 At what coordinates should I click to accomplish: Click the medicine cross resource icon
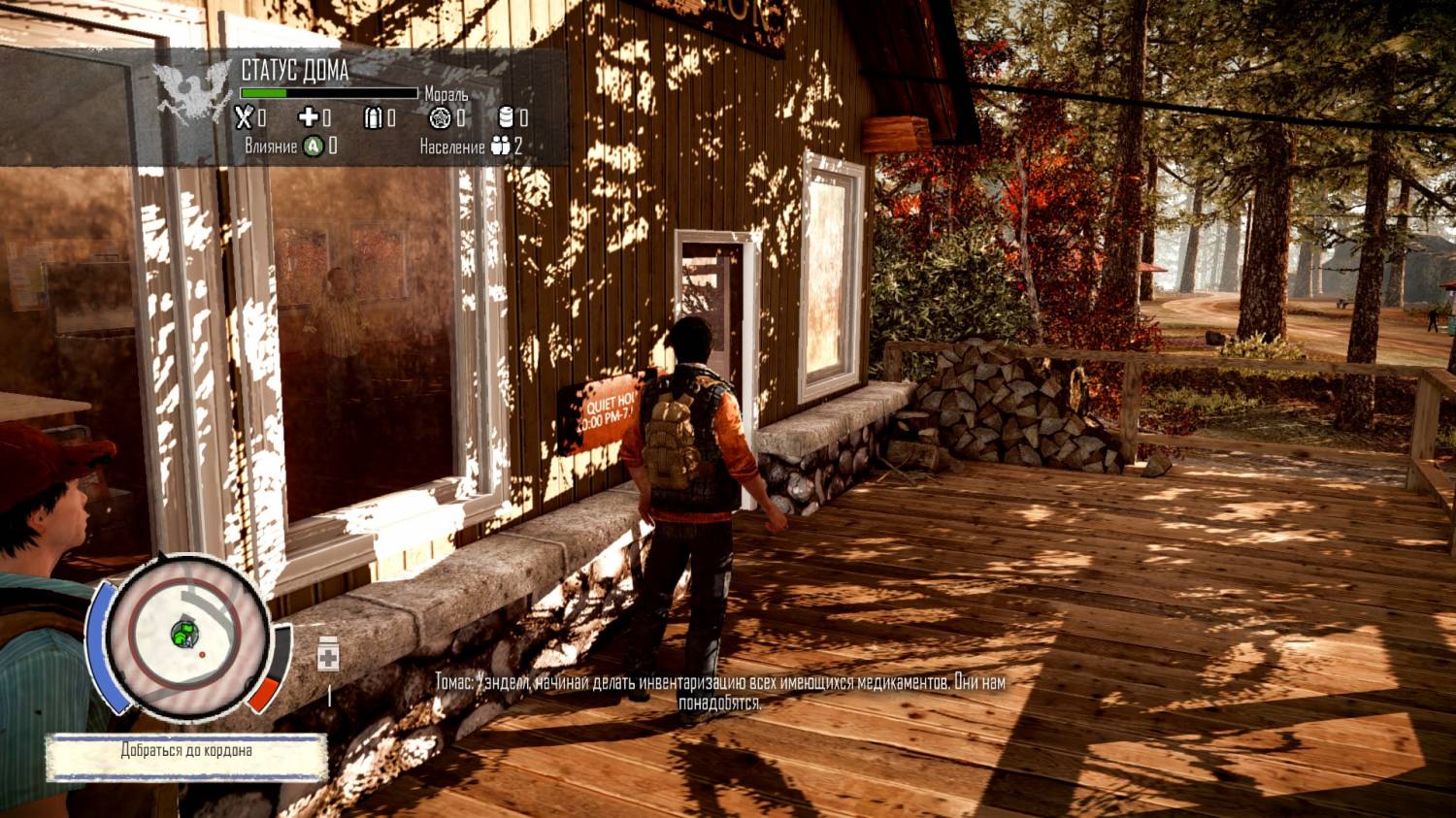click(x=308, y=117)
